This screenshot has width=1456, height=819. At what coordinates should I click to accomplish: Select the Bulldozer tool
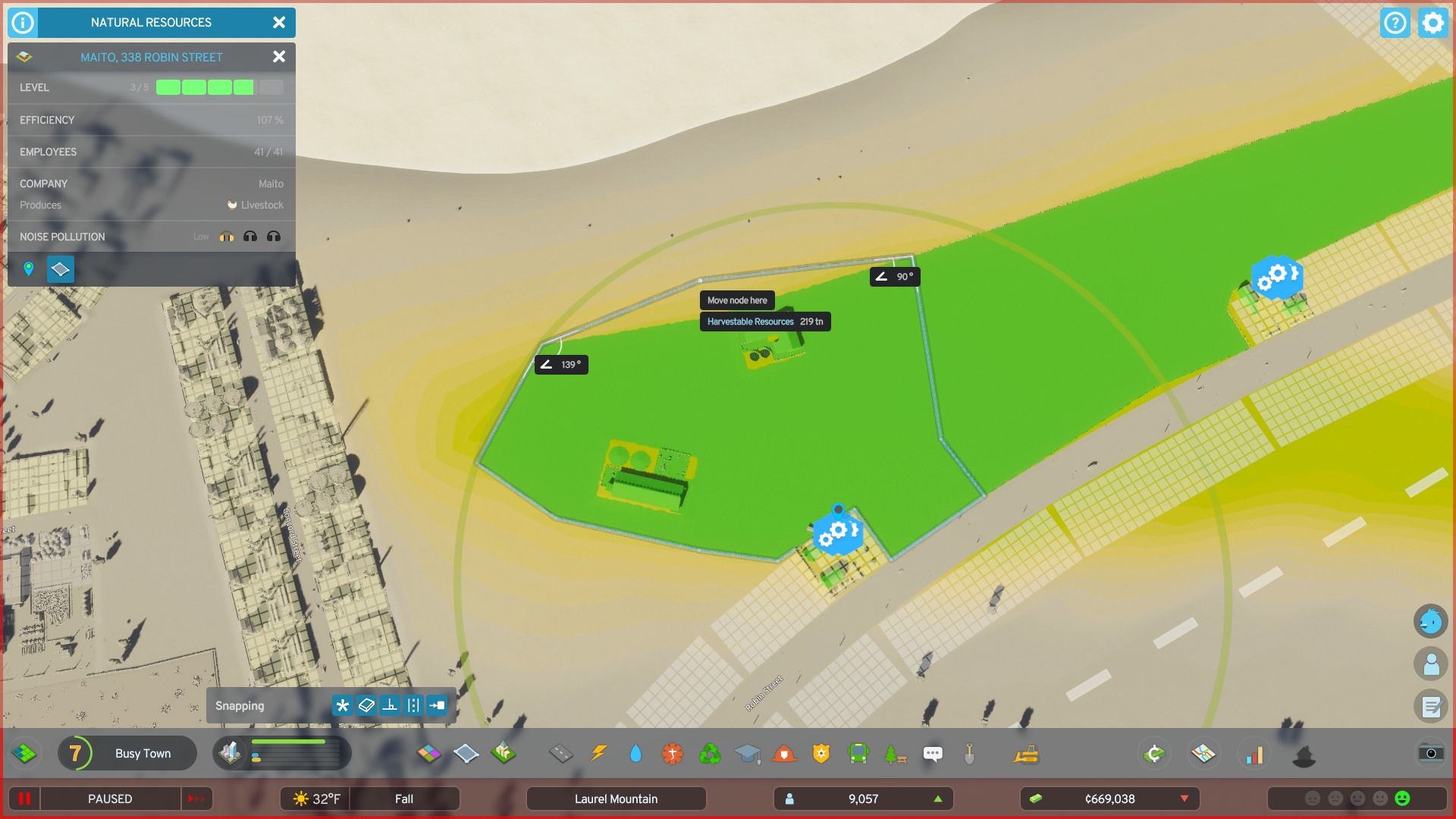tap(1027, 753)
